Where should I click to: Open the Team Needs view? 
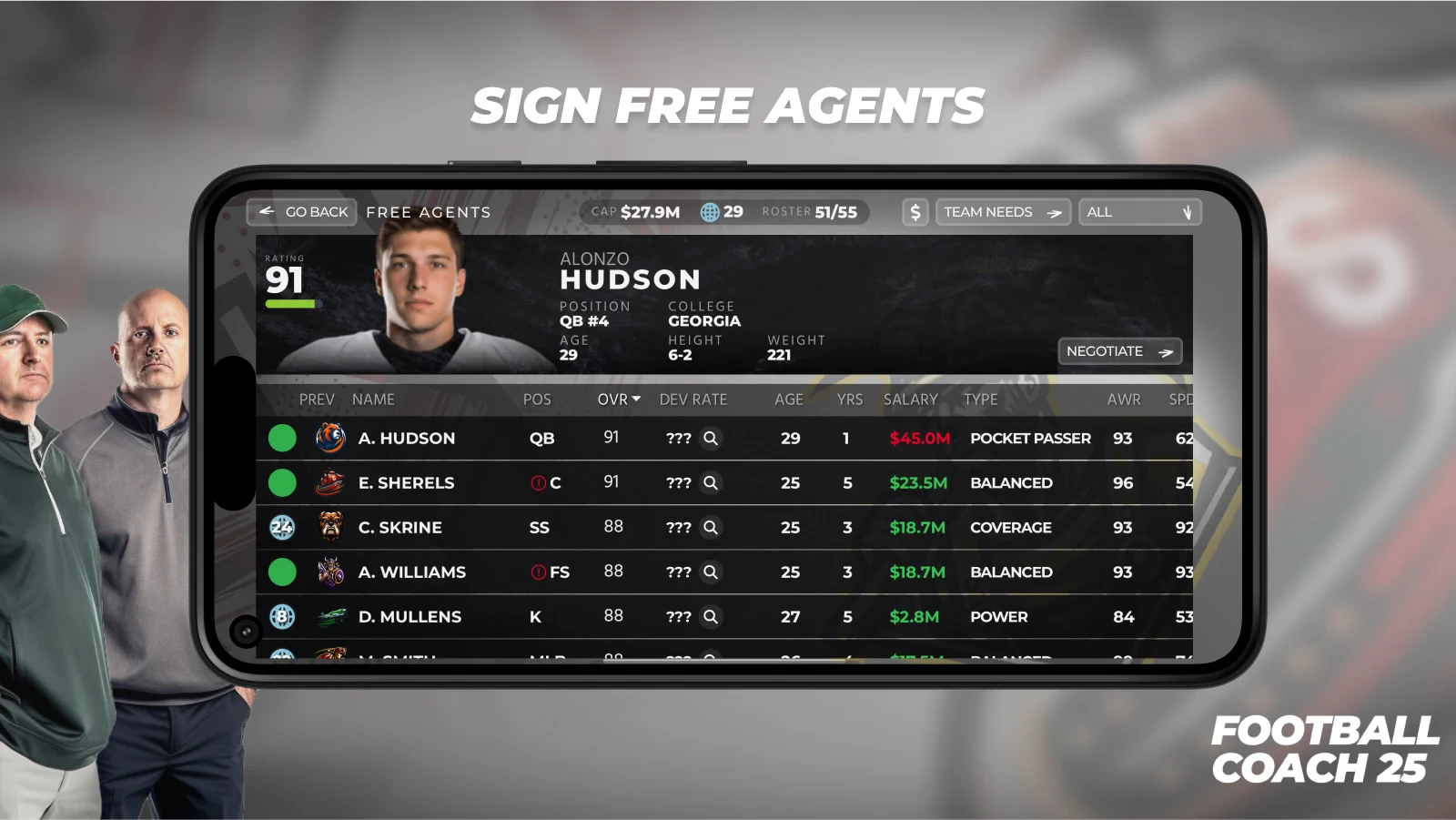pyautogui.click(x=1002, y=212)
